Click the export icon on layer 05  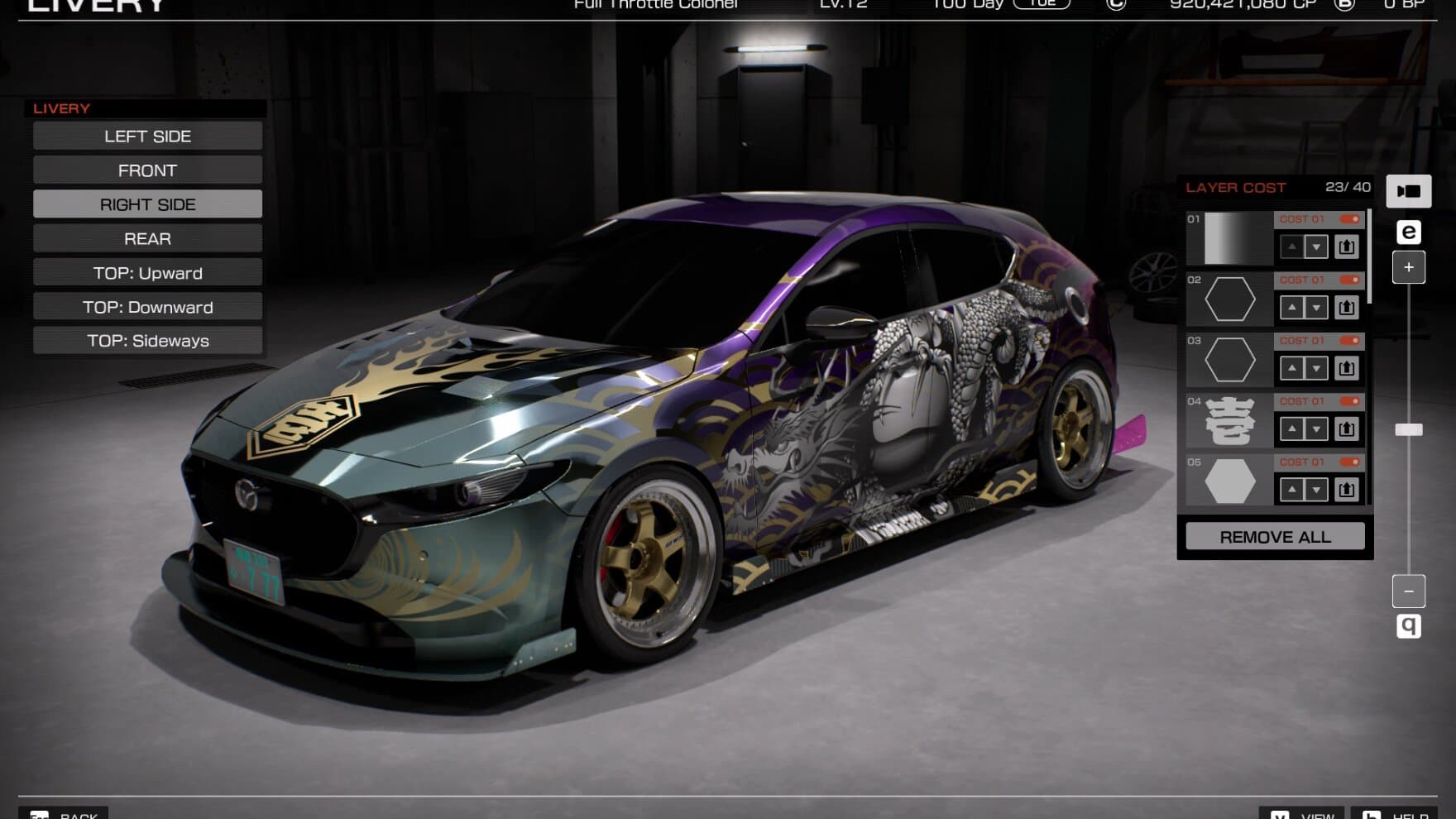(1347, 490)
